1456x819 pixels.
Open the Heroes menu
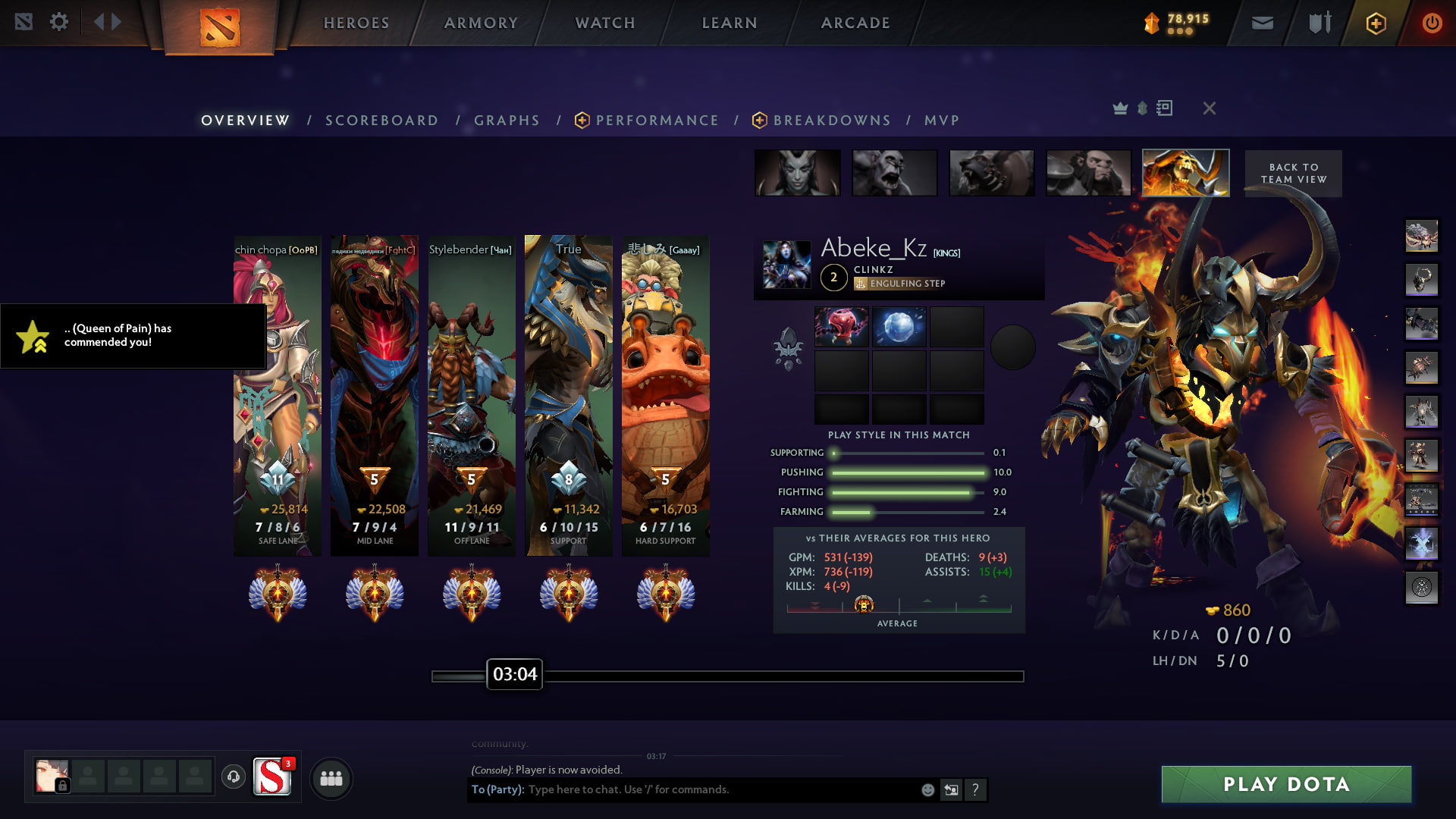356,23
